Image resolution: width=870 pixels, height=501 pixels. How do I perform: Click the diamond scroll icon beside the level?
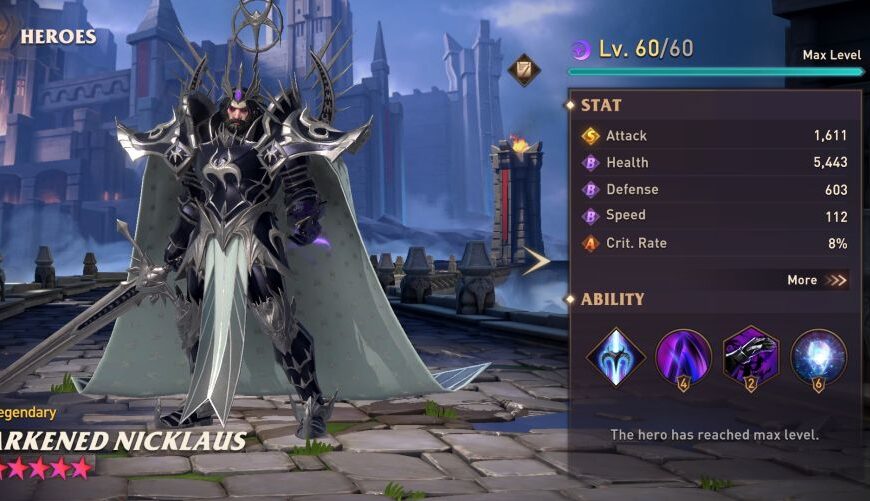(x=524, y=69)
